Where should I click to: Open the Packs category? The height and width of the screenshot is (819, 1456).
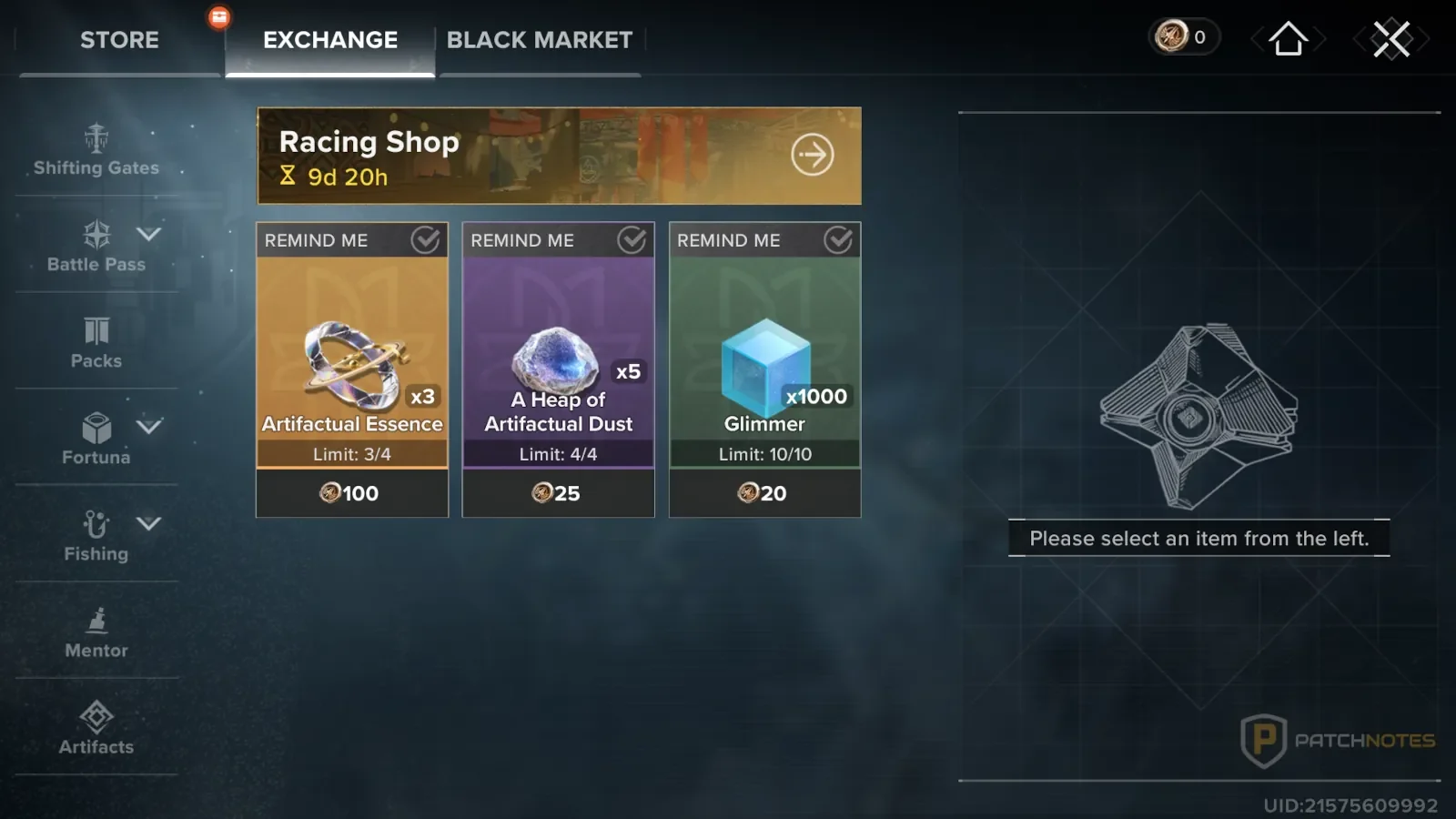click(x=96, y=342)
